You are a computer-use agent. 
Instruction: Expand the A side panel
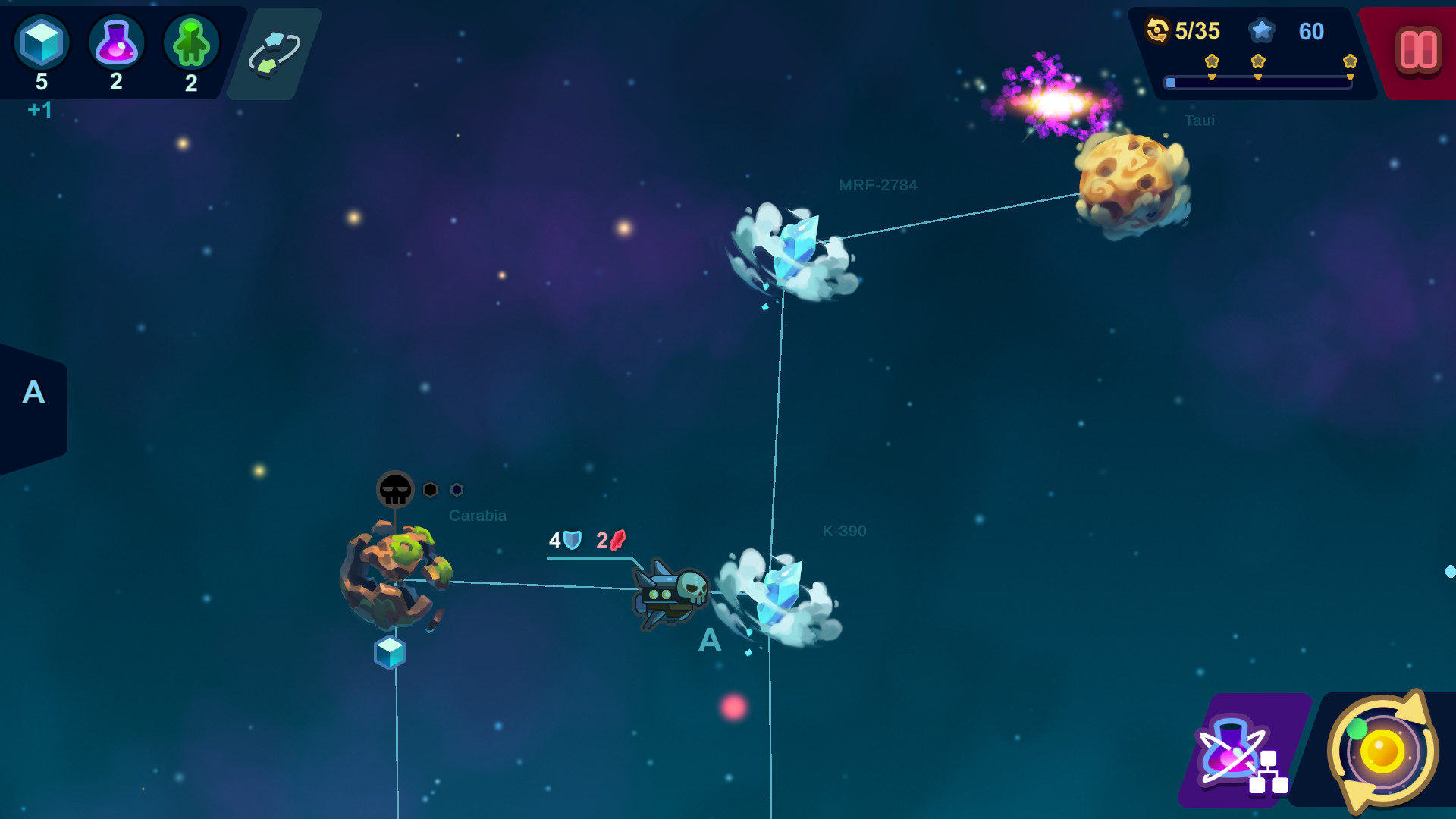pyautogui.click(x=33, y=391)
